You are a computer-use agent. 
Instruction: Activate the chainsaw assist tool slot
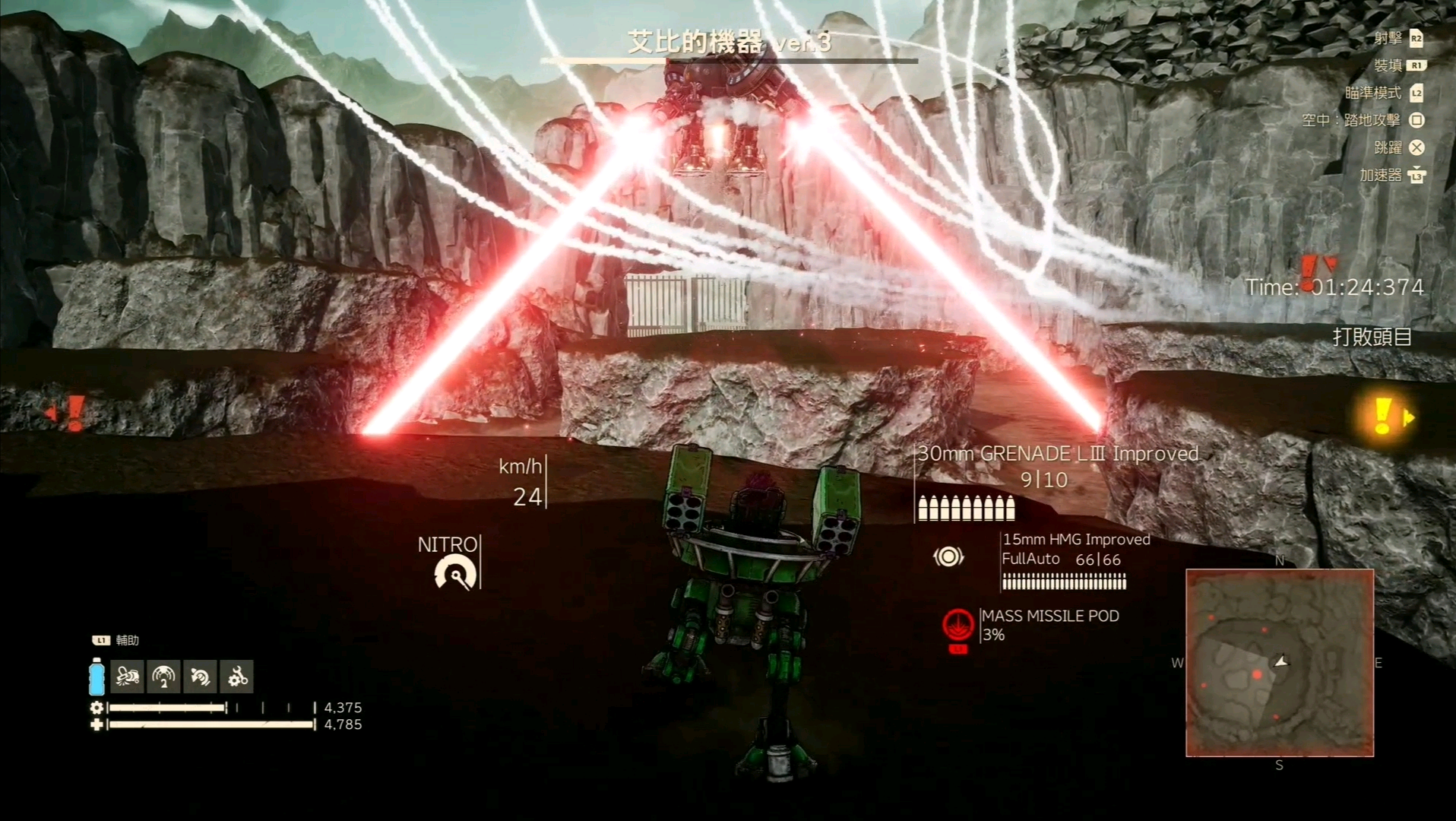[127, 677]
